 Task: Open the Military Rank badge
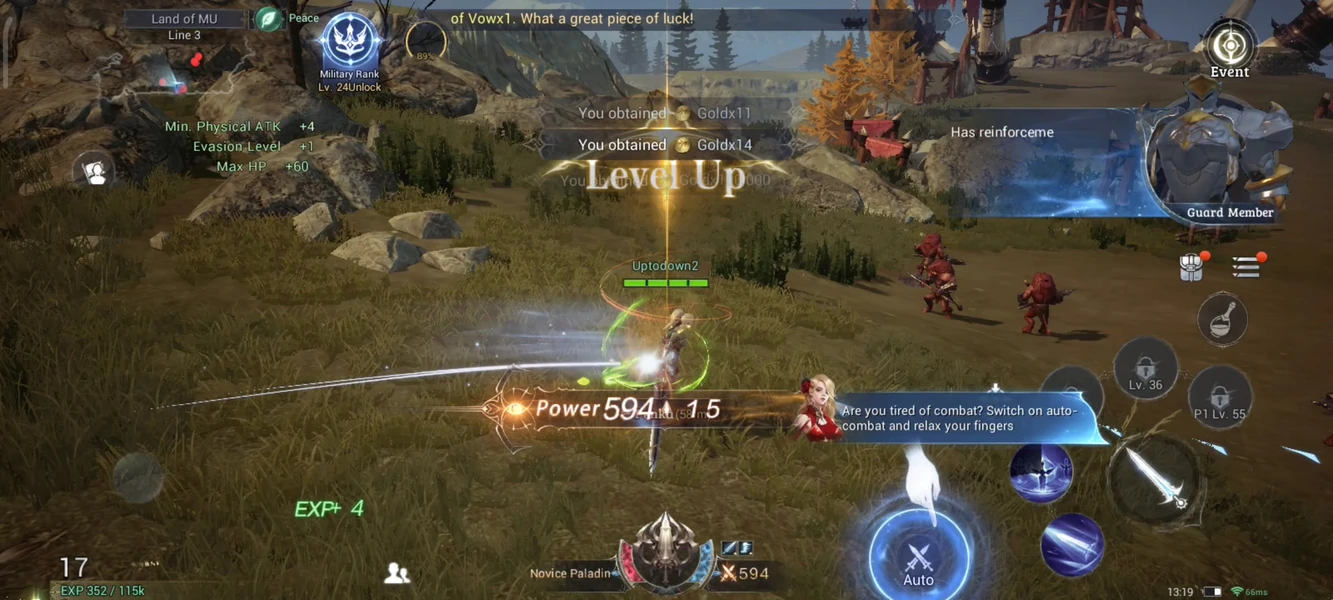(x=349, y=43)
